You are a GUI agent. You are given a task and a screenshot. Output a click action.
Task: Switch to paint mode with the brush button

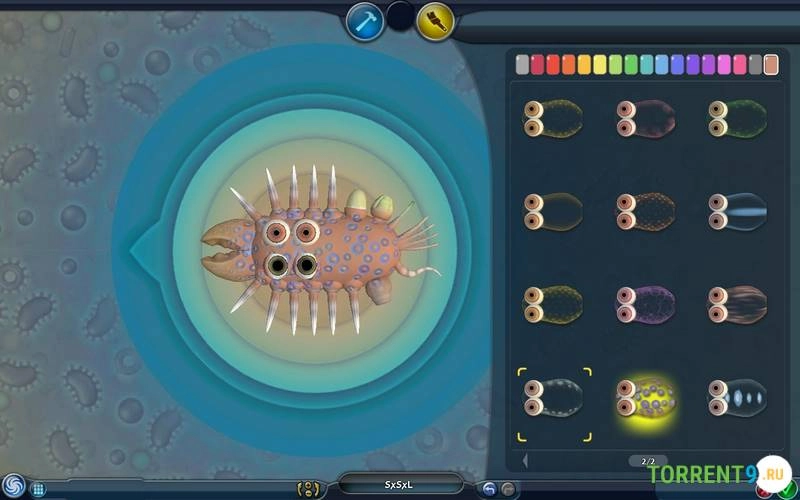click(x=436, y=21)
